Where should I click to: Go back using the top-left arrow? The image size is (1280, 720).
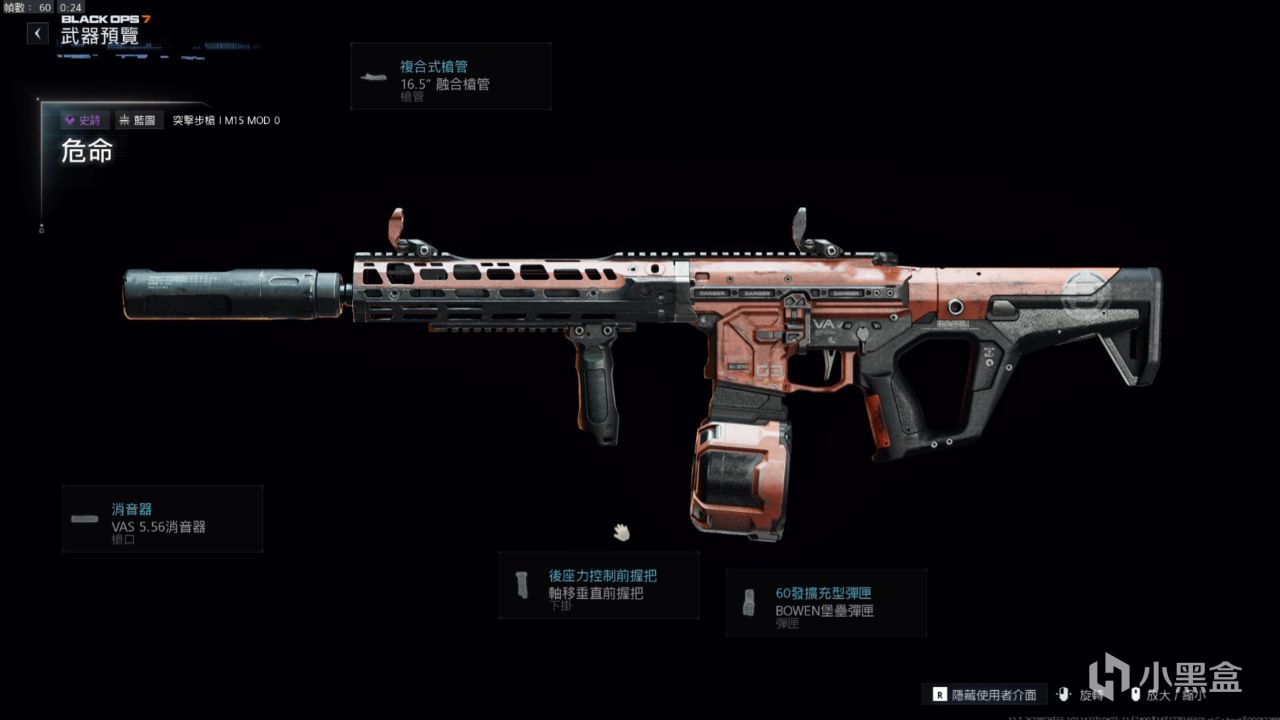tap(37, 33)
